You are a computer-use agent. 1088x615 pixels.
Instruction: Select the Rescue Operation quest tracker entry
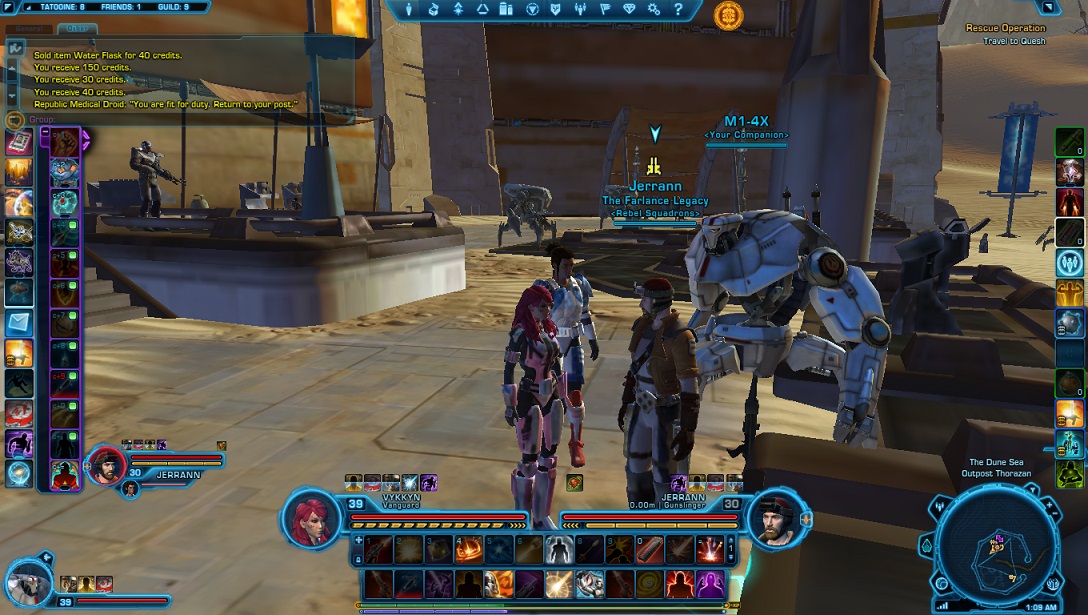[1005, 28]
